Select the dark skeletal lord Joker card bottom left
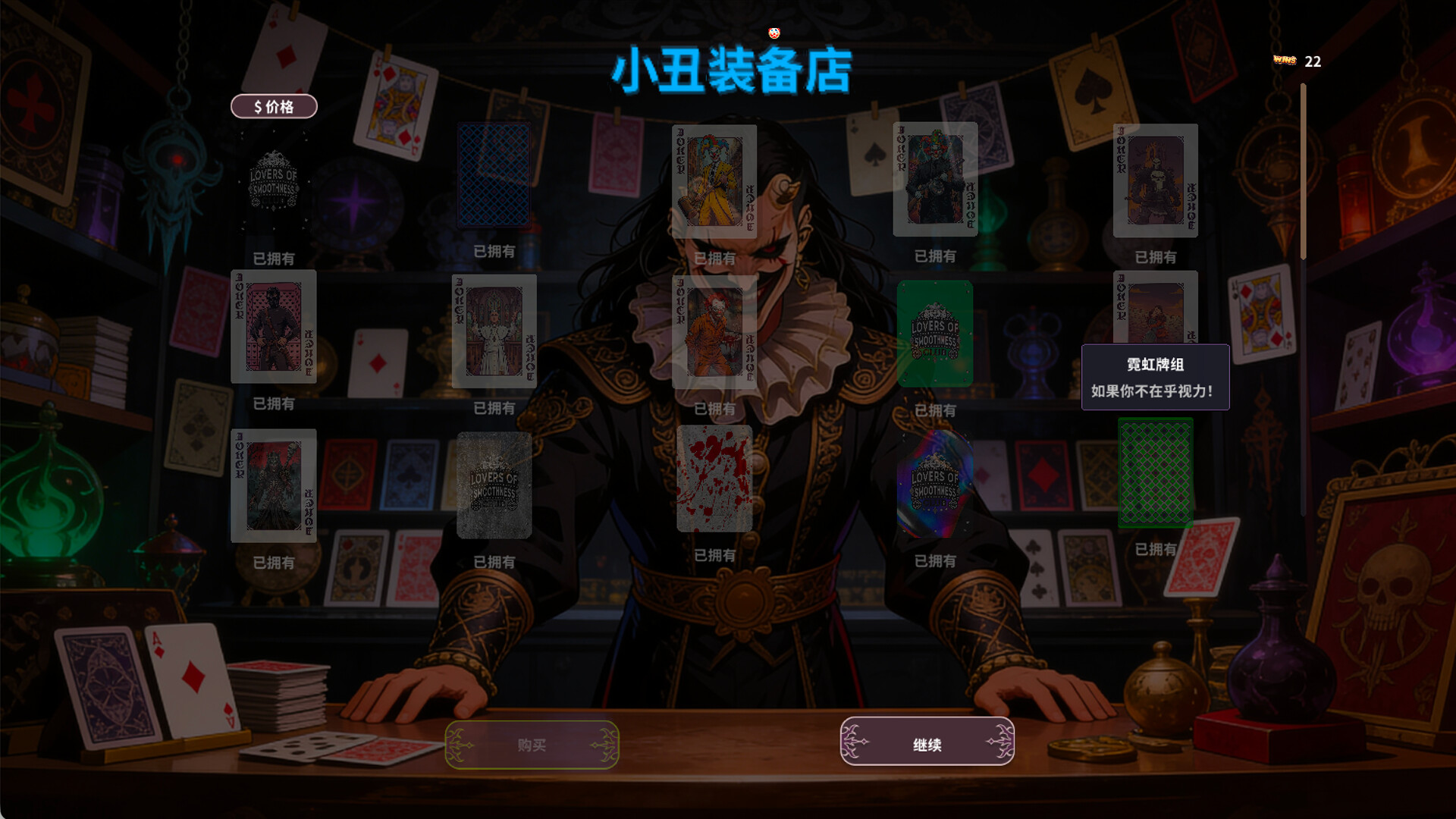Viewport: 1456px width, 819px height. tap(273, 485)
